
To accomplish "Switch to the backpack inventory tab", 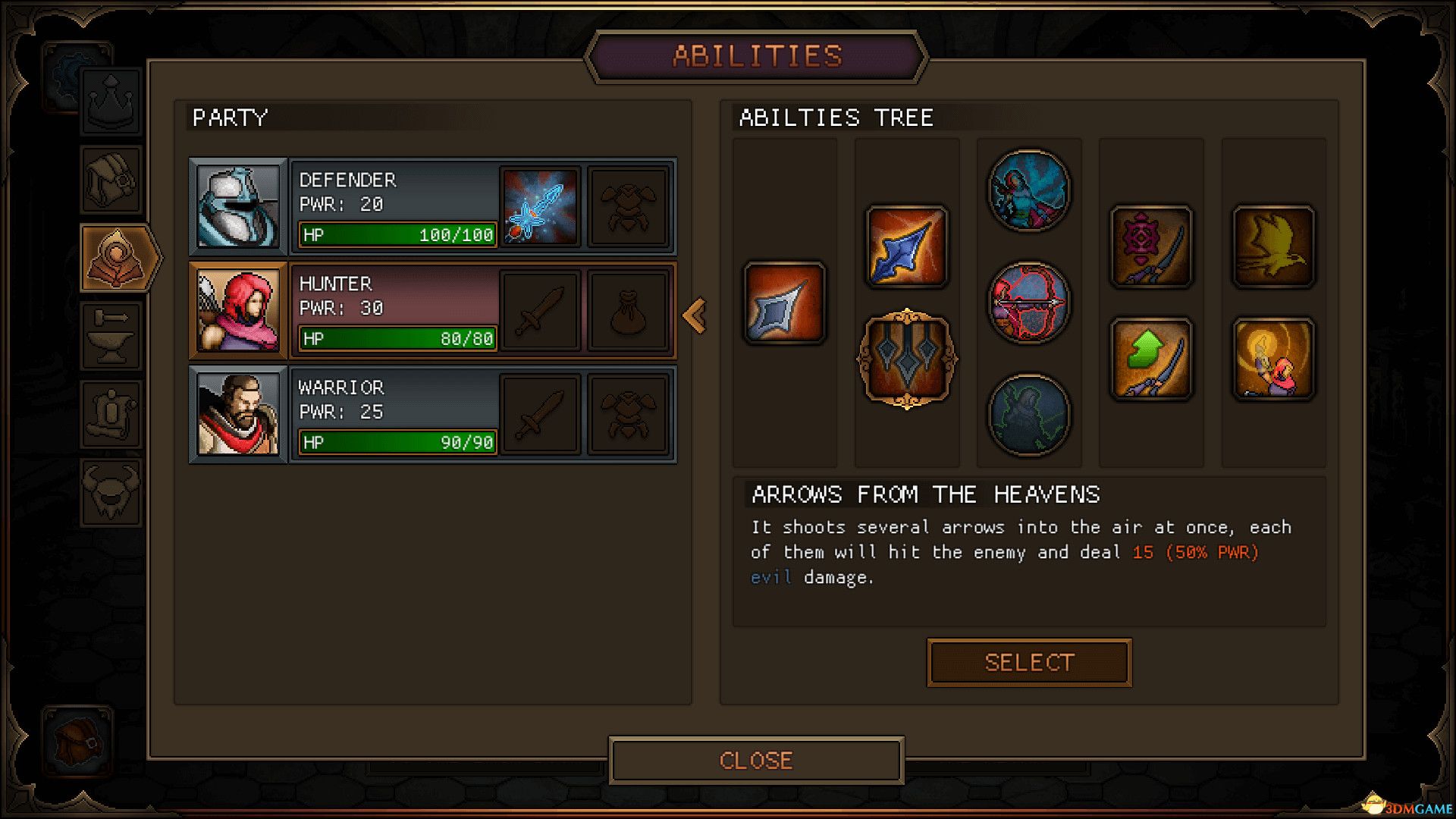I will click(111, 179).
